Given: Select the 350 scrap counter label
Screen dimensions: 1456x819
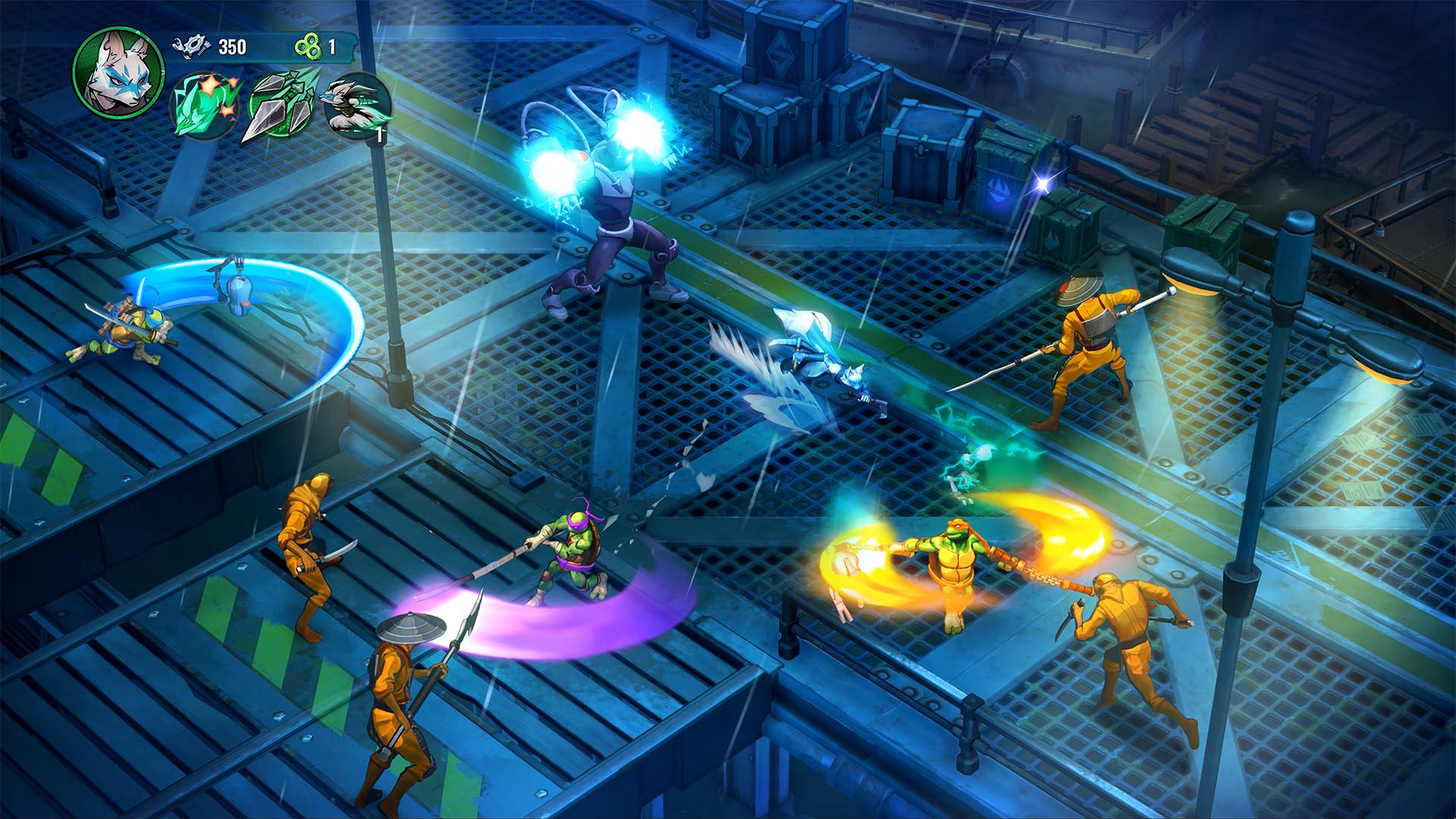Looking at the screenshot, I should click(231, 45).
